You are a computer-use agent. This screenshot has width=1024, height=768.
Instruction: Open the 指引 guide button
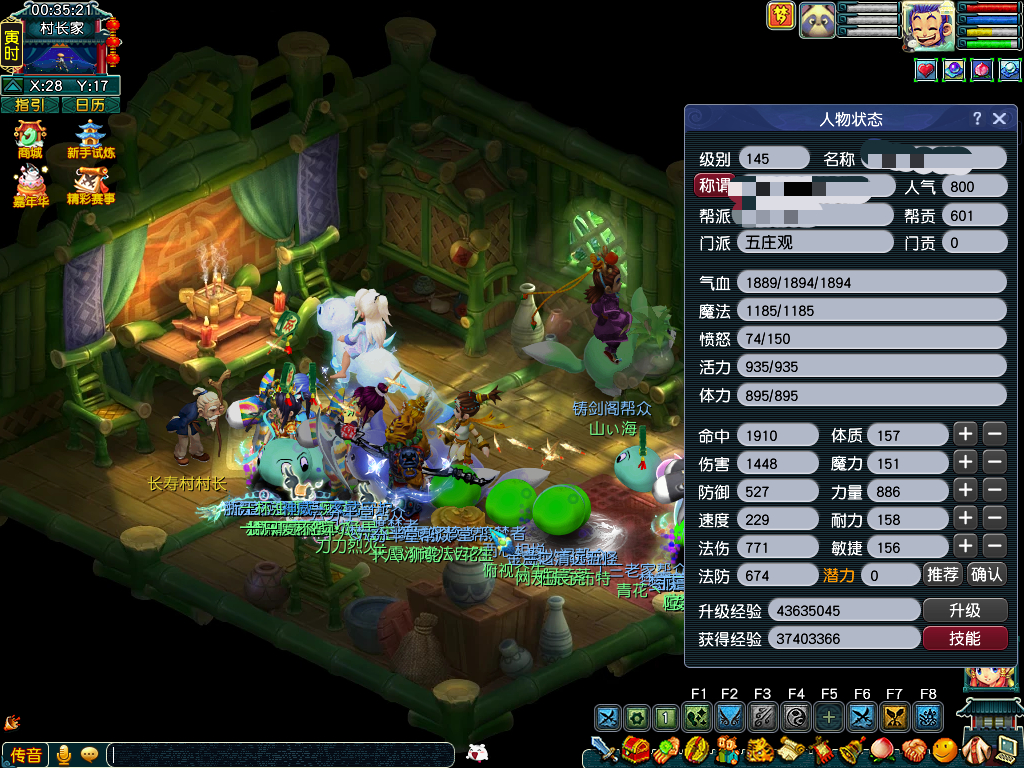click(30, 104)
